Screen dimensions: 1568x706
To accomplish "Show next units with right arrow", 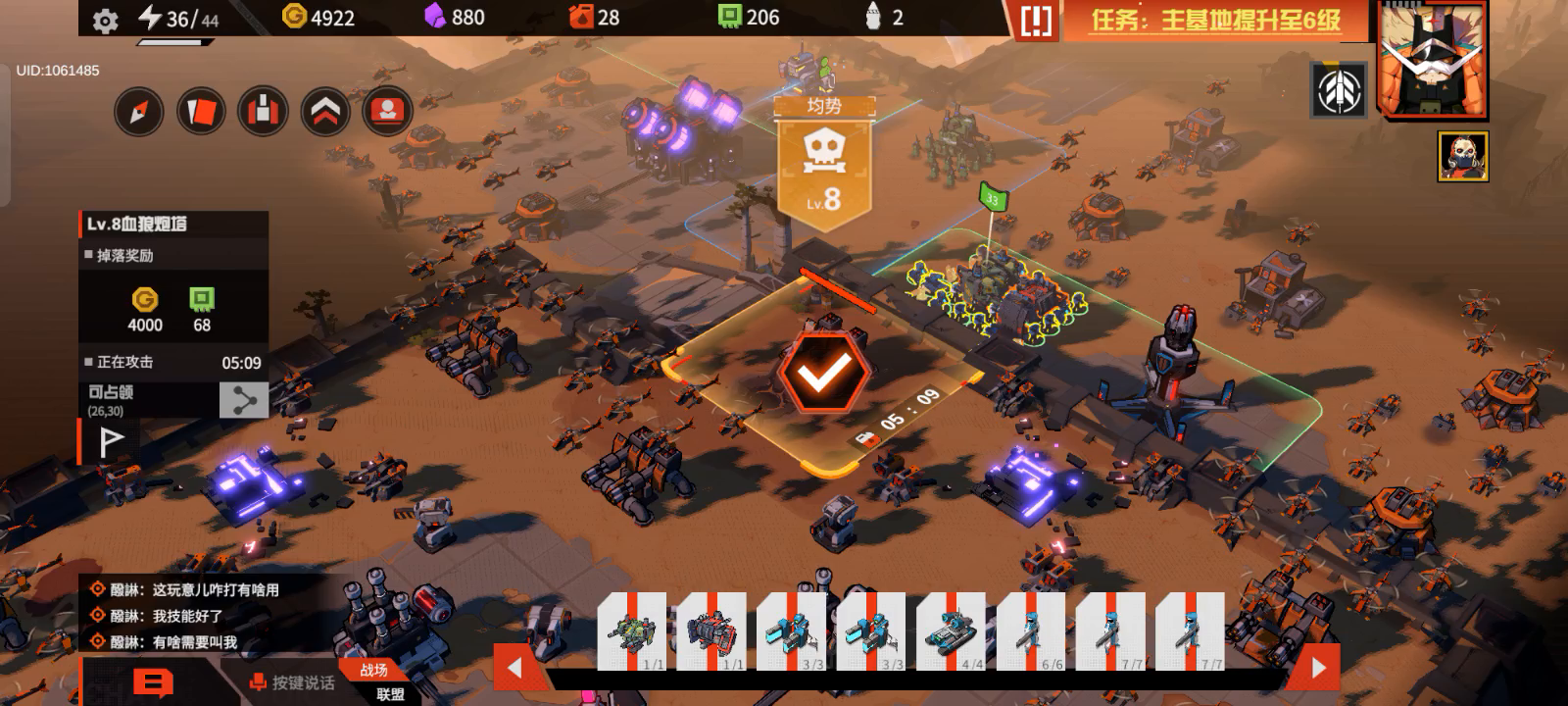I will coord(1318,668).
